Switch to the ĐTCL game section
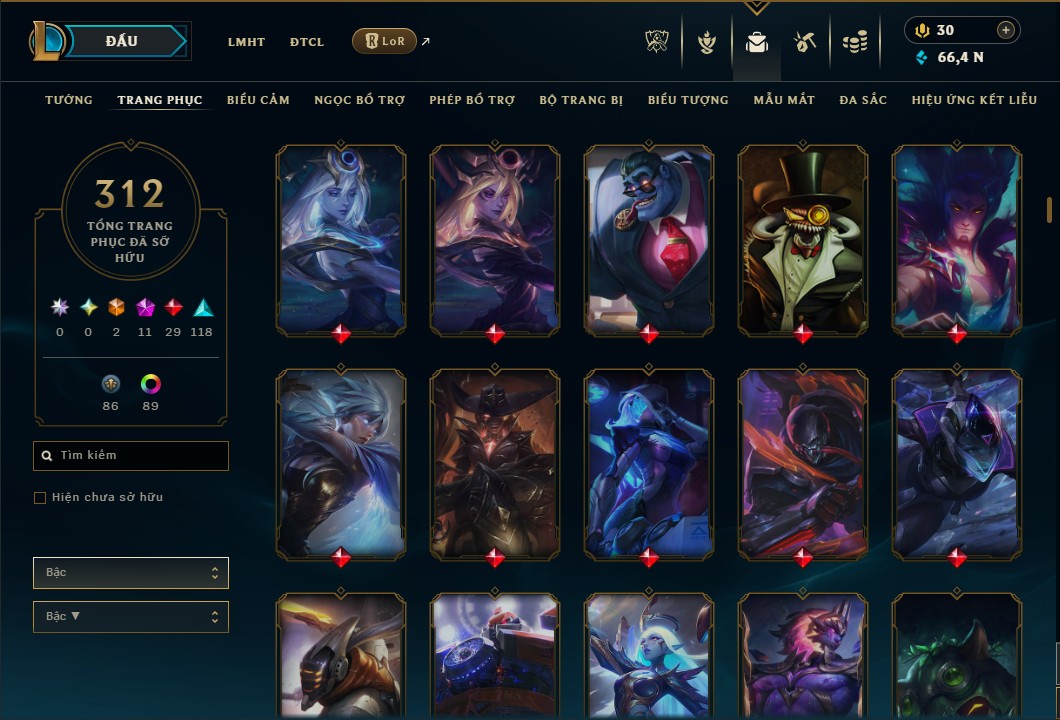 pyautogui.click(x=307, y=42)
